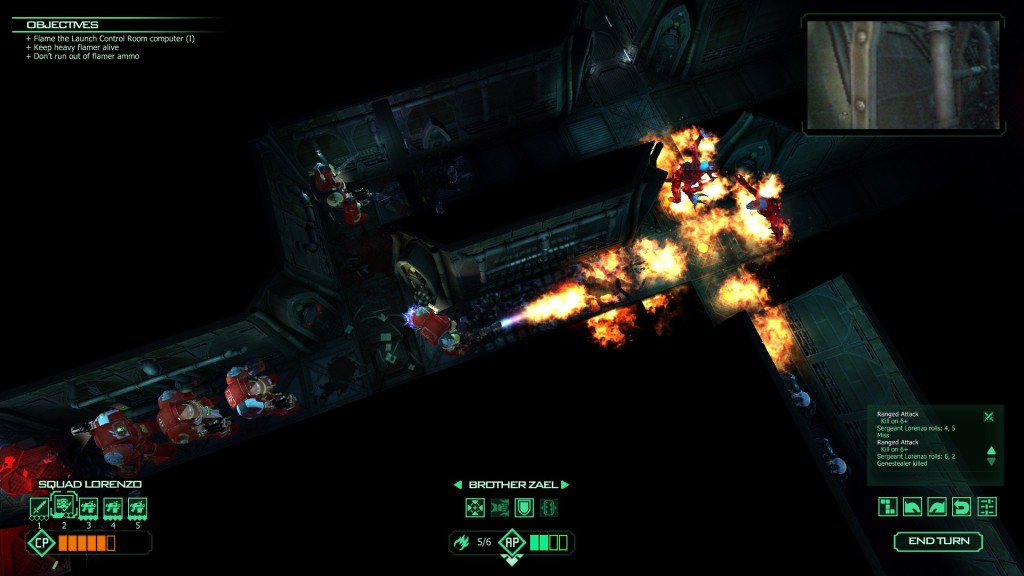Screen dimensions: 1024x576
Task: Click the undo return-arrow button
Action: tap(962, 506)
